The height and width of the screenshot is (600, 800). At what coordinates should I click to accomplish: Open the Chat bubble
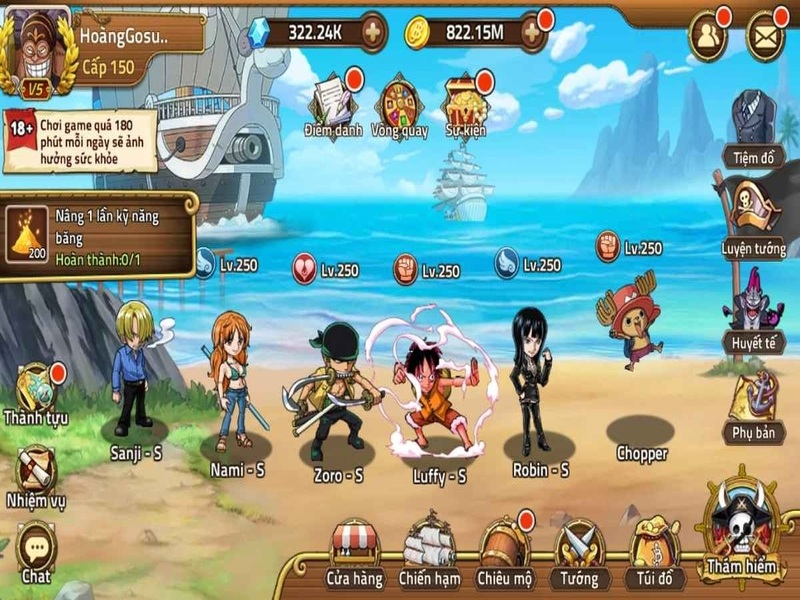click(37, 548)
